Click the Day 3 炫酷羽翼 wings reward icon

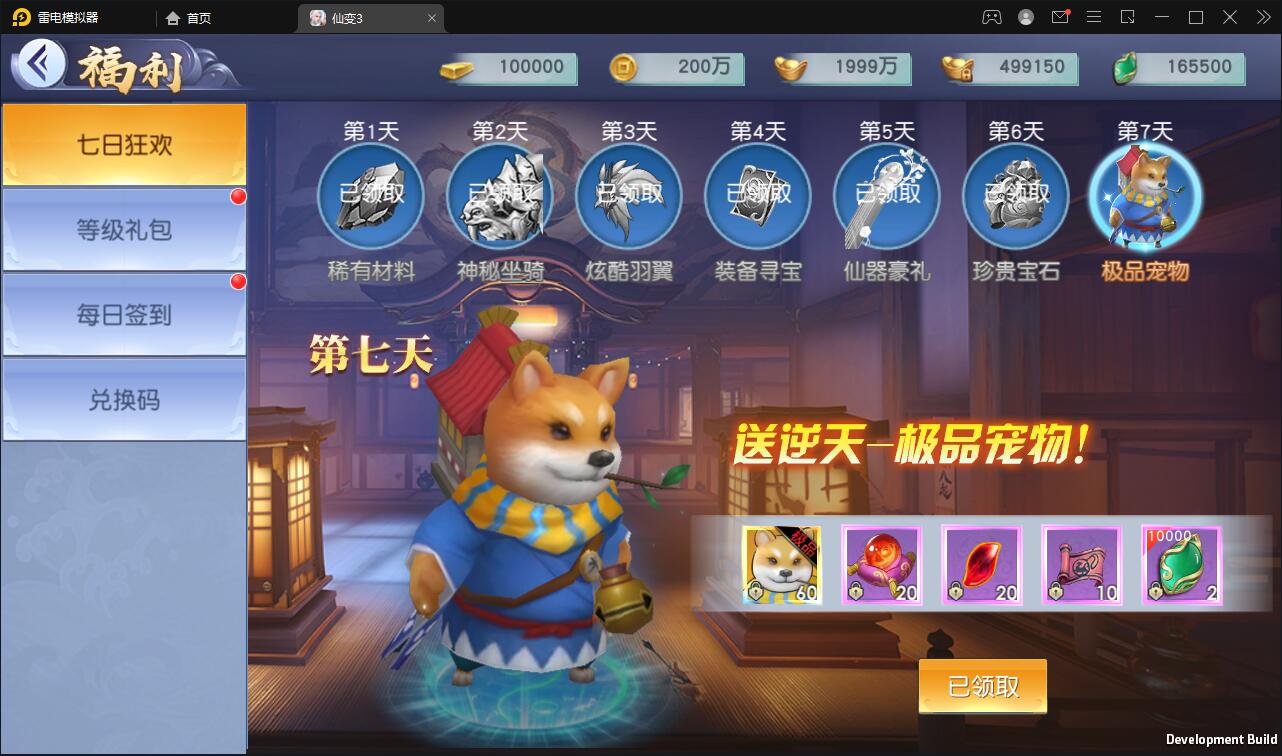coord(629,197)
